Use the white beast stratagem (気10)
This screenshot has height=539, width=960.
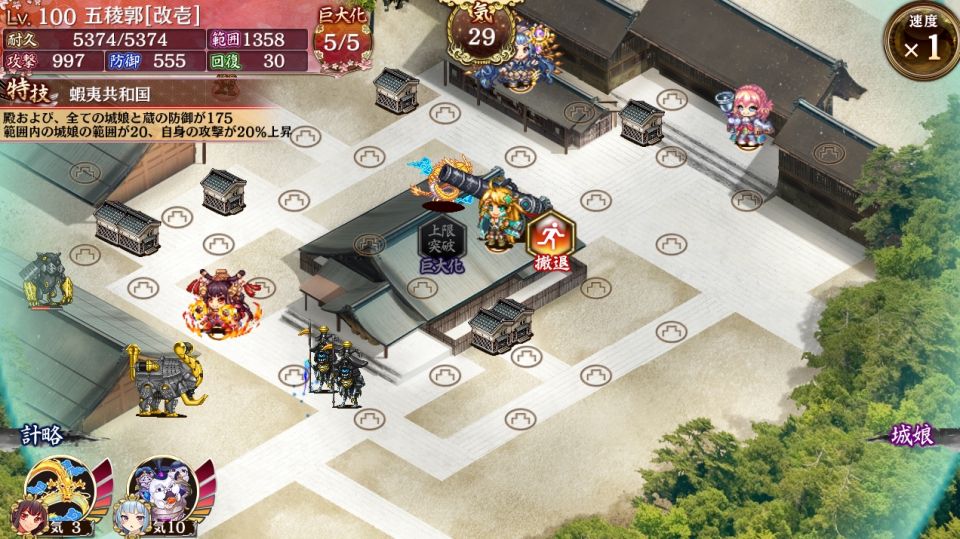[x=163, y=496]
